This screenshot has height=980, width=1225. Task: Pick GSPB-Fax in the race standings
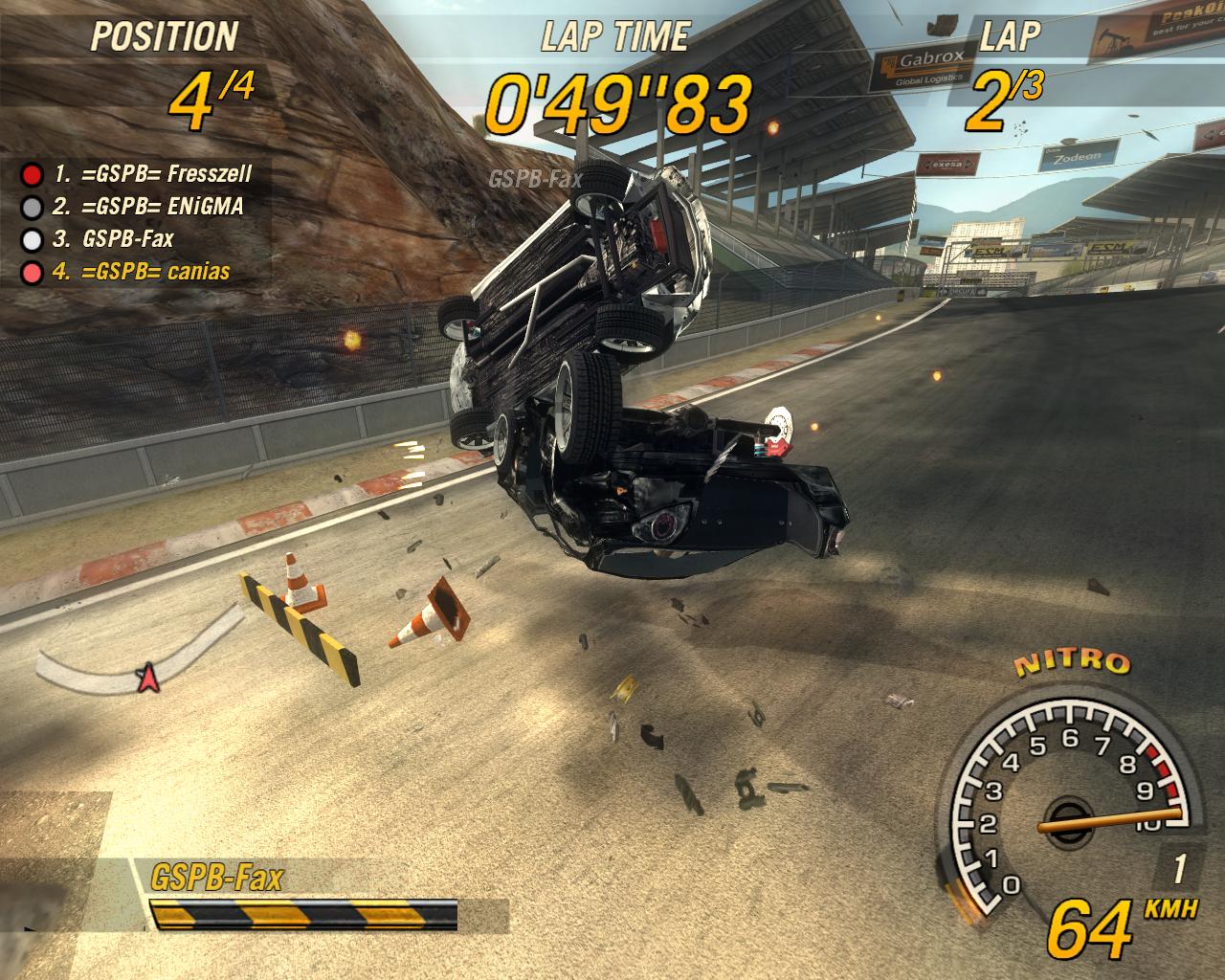tap(127, 238)
